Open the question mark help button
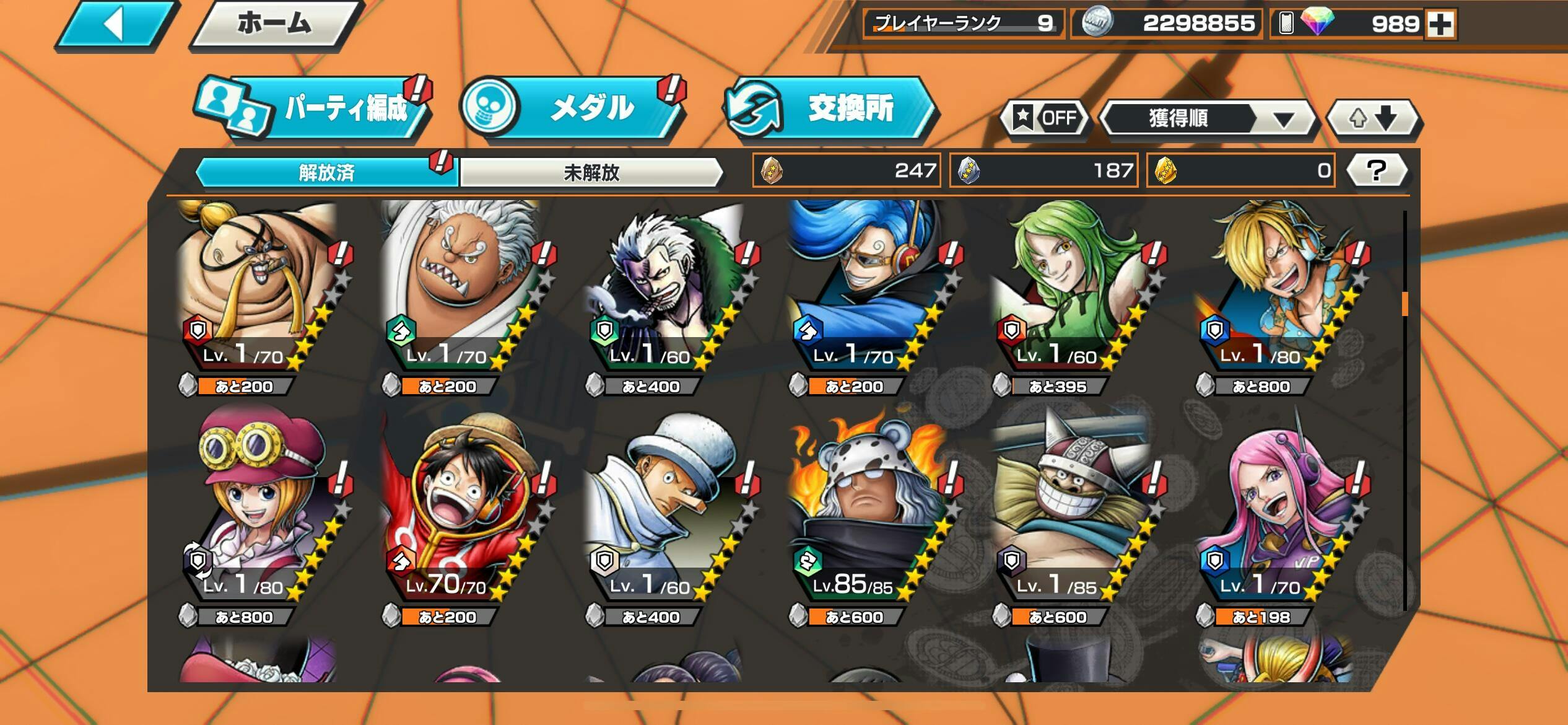Image resolution: width=1568 pixels, height=725 pixels. (x=1376, y=170)
